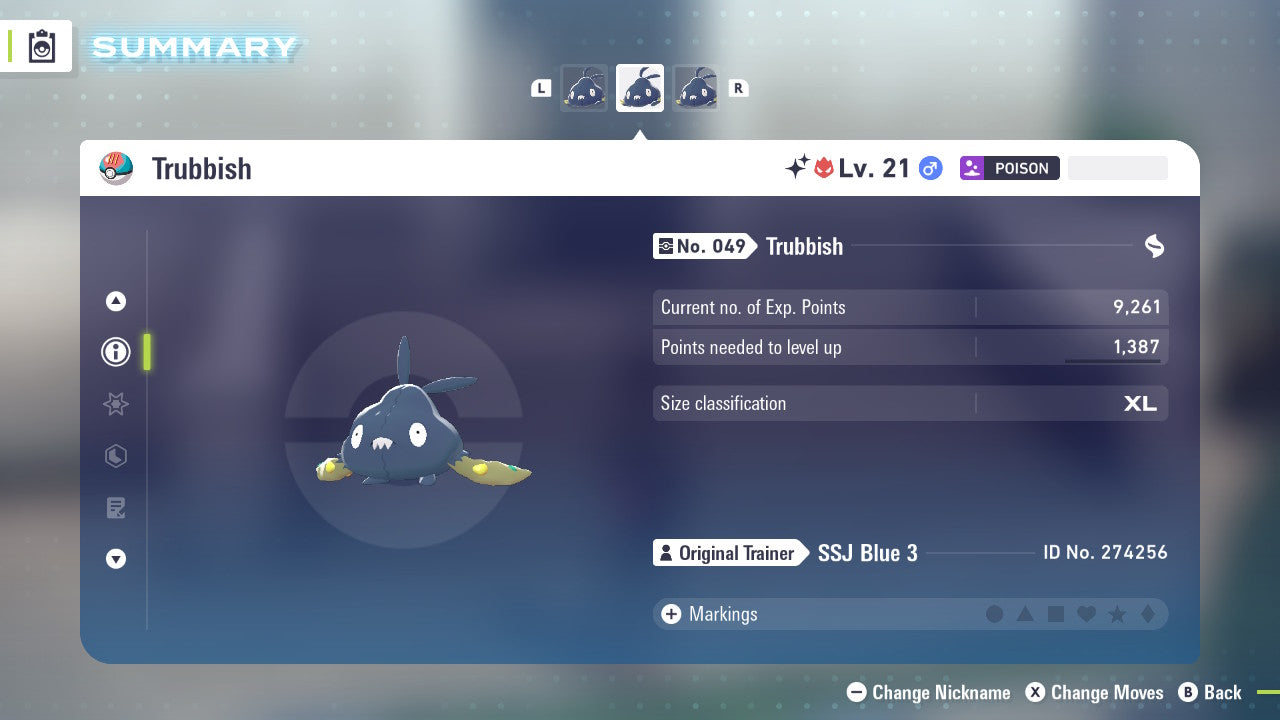The width and height of the screenshot is (1280, 720).
Task: Toggle the star marking
Action: (x=1117, y=614)
